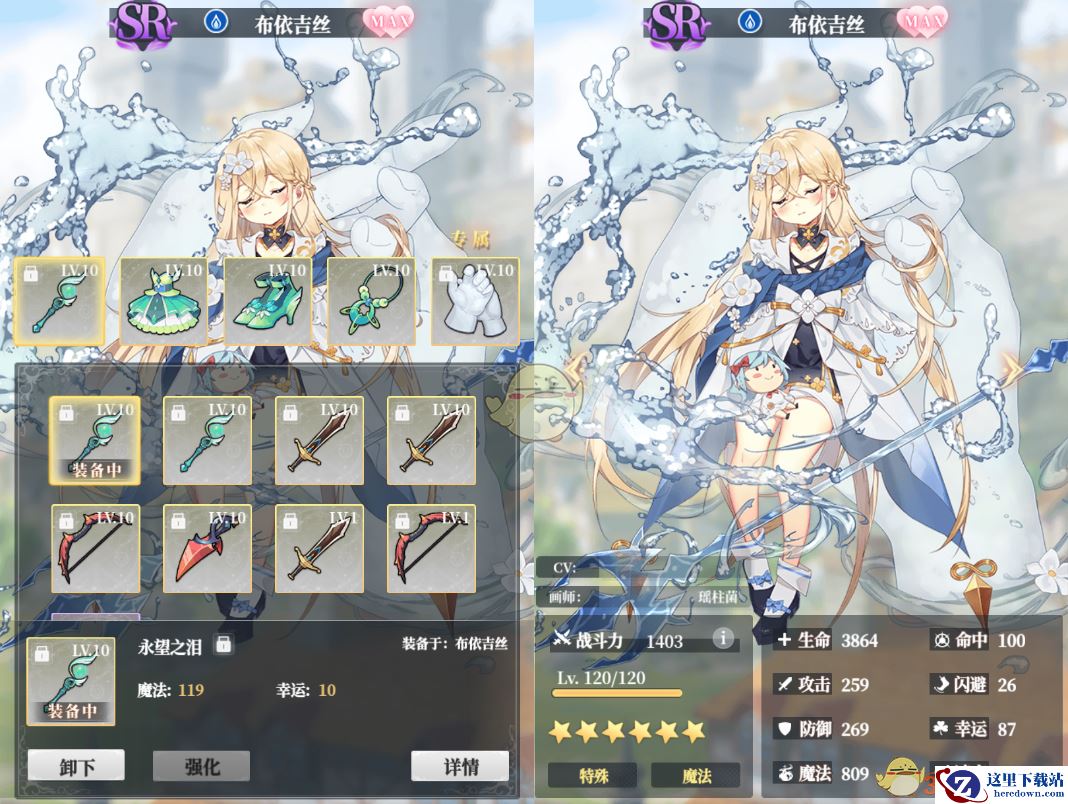1068x804 pixels.
Task: Open the 强化 enhance button
Action: tap(201, 766)
